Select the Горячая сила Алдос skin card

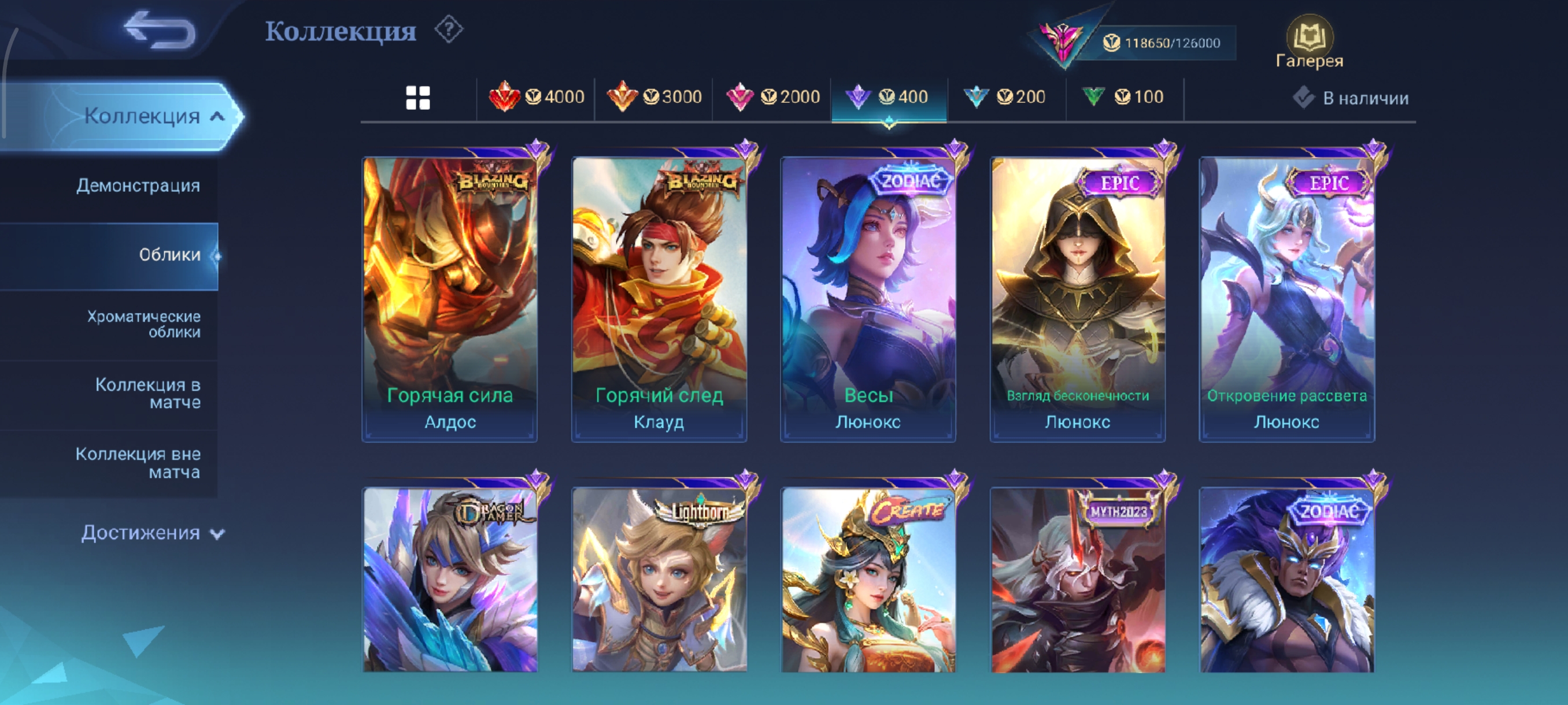tap(450, 298)
